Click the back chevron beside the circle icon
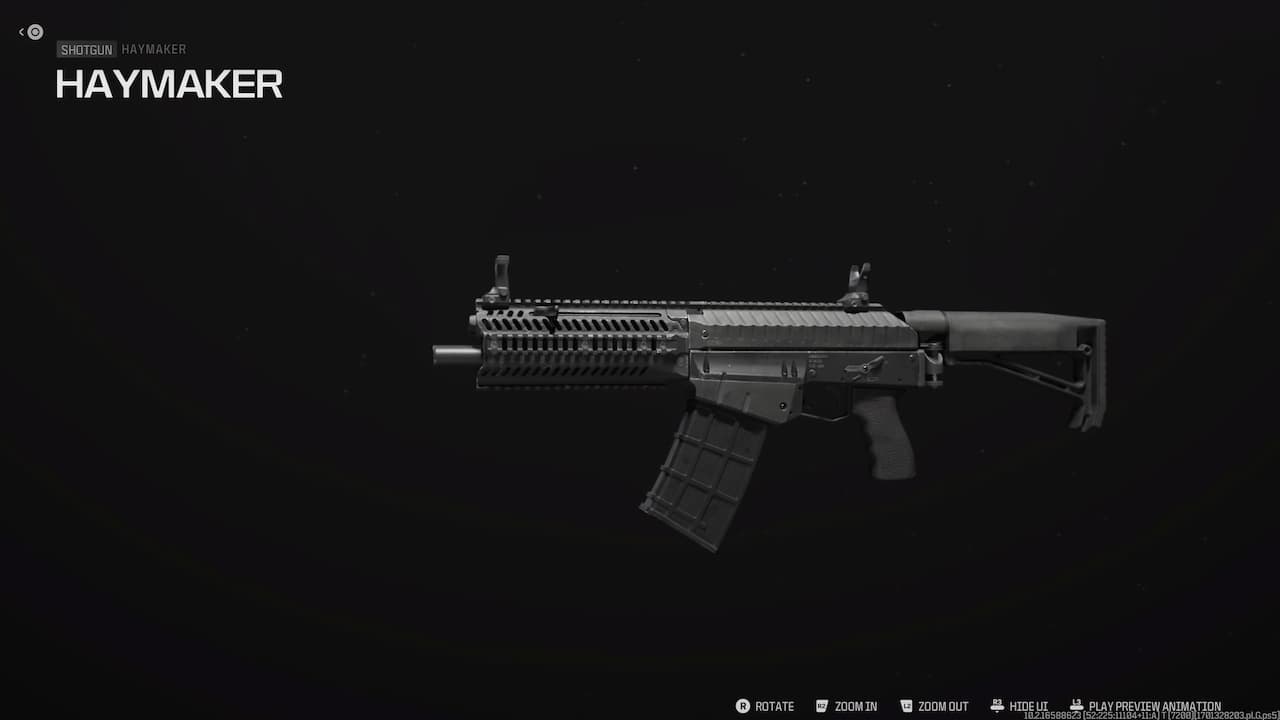 click(x=20, y=31)
